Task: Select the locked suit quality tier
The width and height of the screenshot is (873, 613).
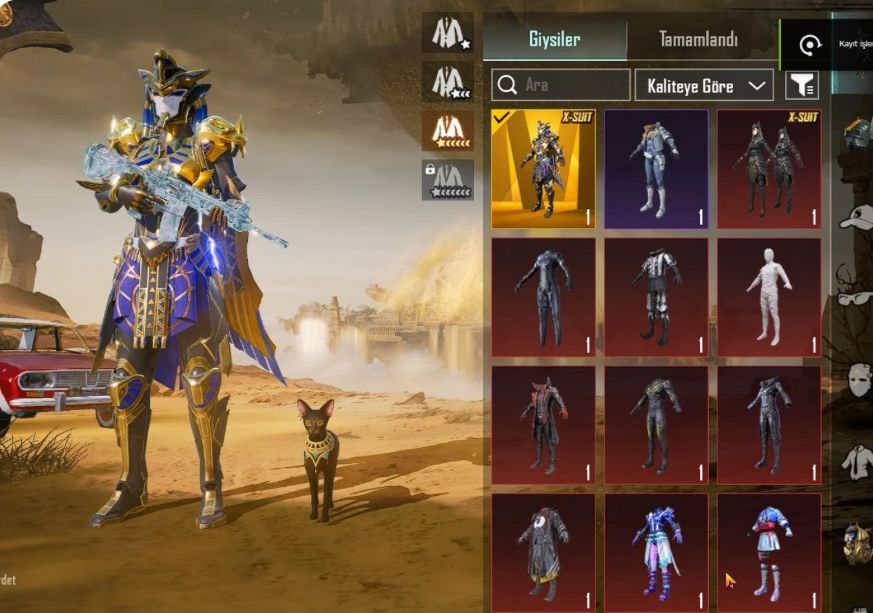Action: pyautogui.click(x=447, y=180)
